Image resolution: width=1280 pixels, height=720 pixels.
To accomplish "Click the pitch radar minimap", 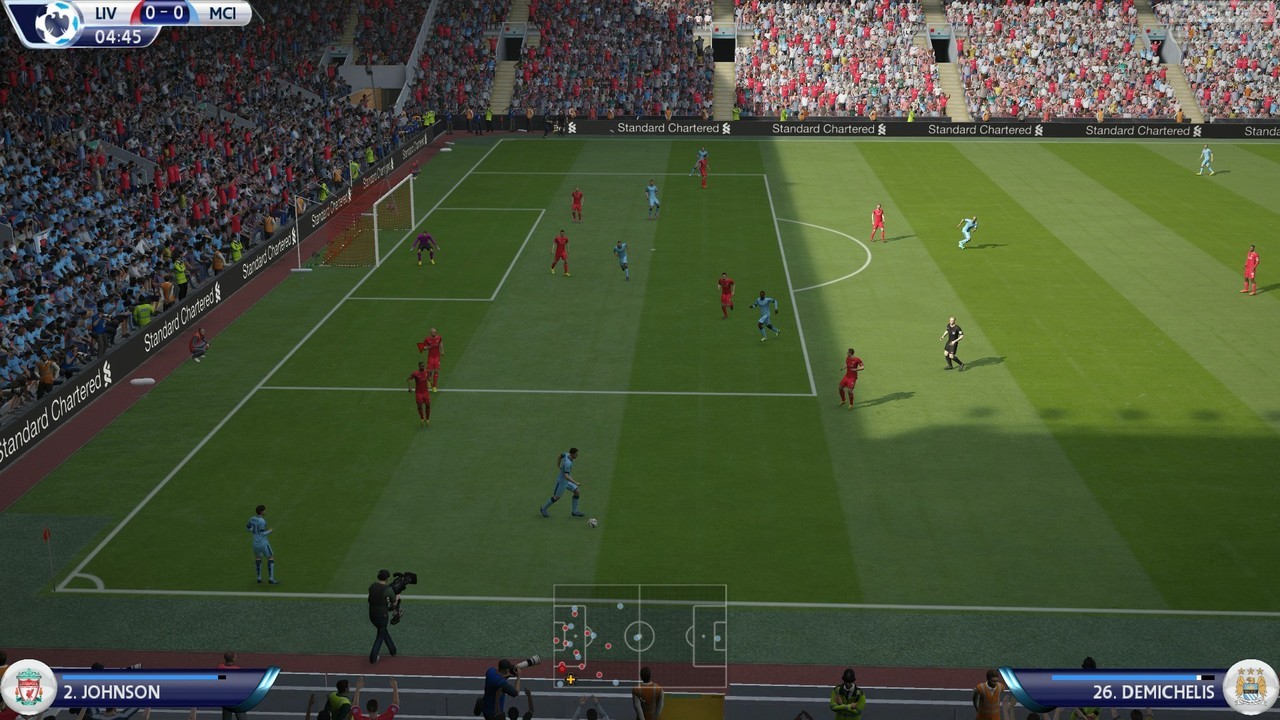I will [640, 636].
